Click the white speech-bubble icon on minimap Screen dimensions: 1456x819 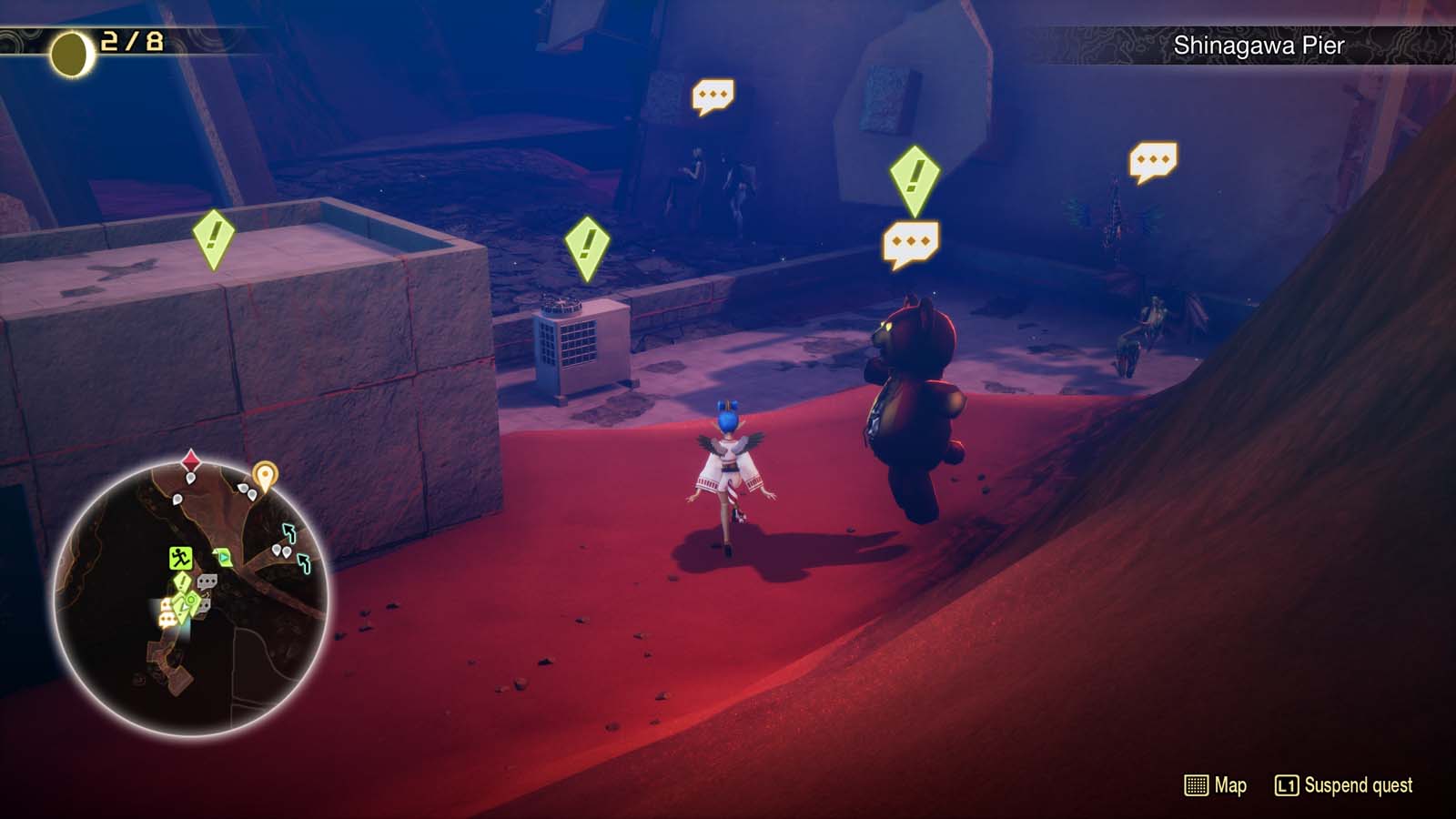(207, 581)
